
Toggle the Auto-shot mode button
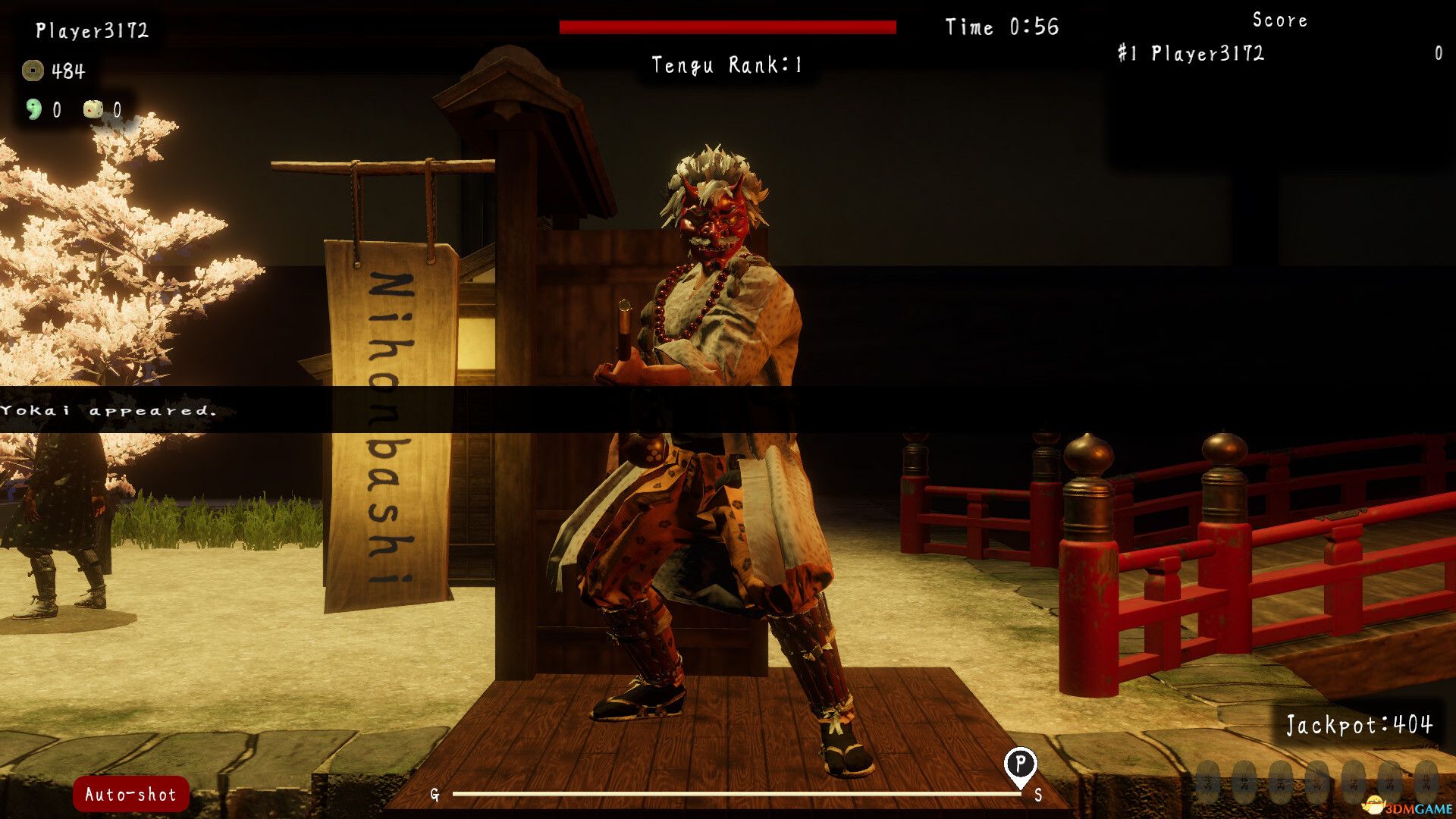click(129, 795)
